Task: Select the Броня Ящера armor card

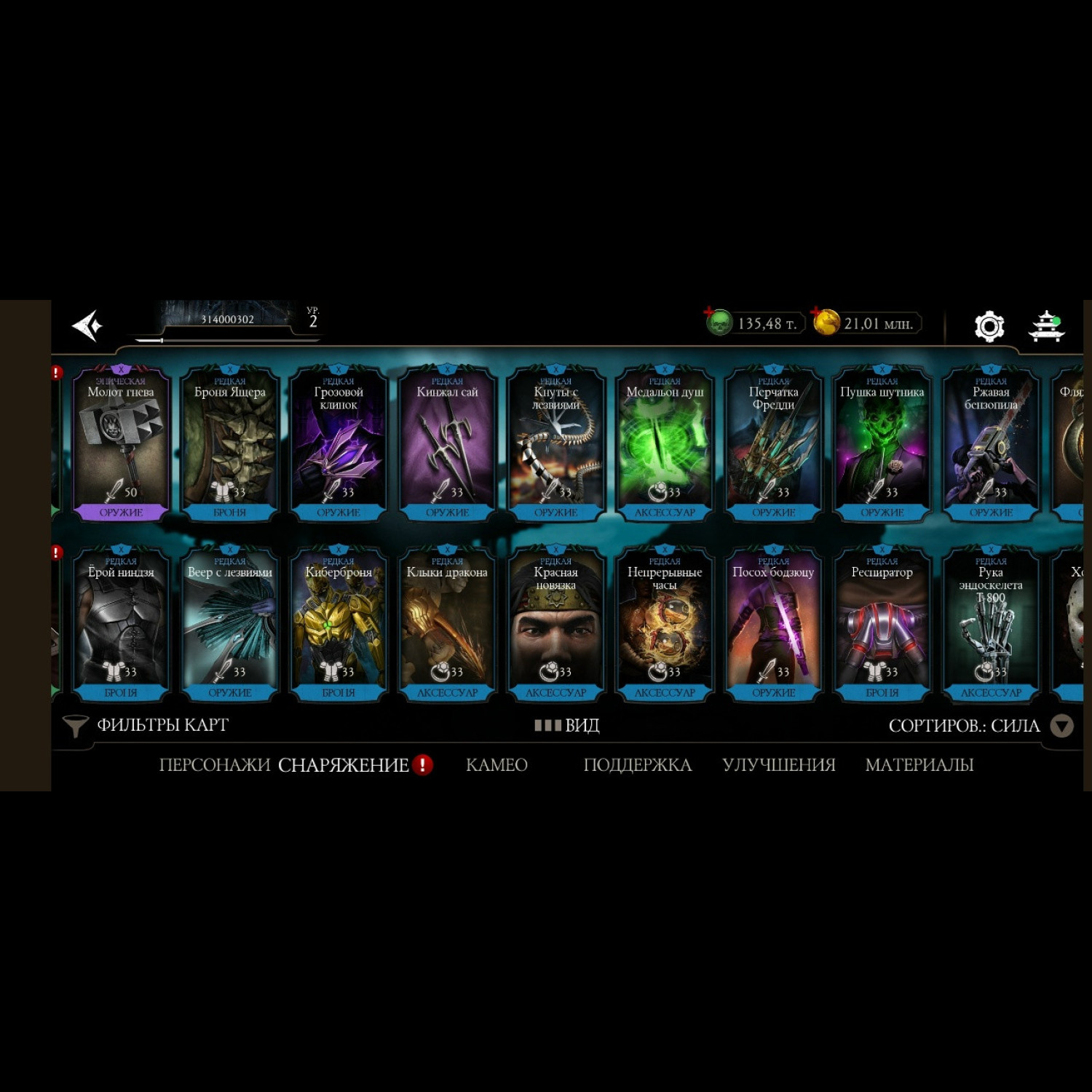Action: coord(229,444)
